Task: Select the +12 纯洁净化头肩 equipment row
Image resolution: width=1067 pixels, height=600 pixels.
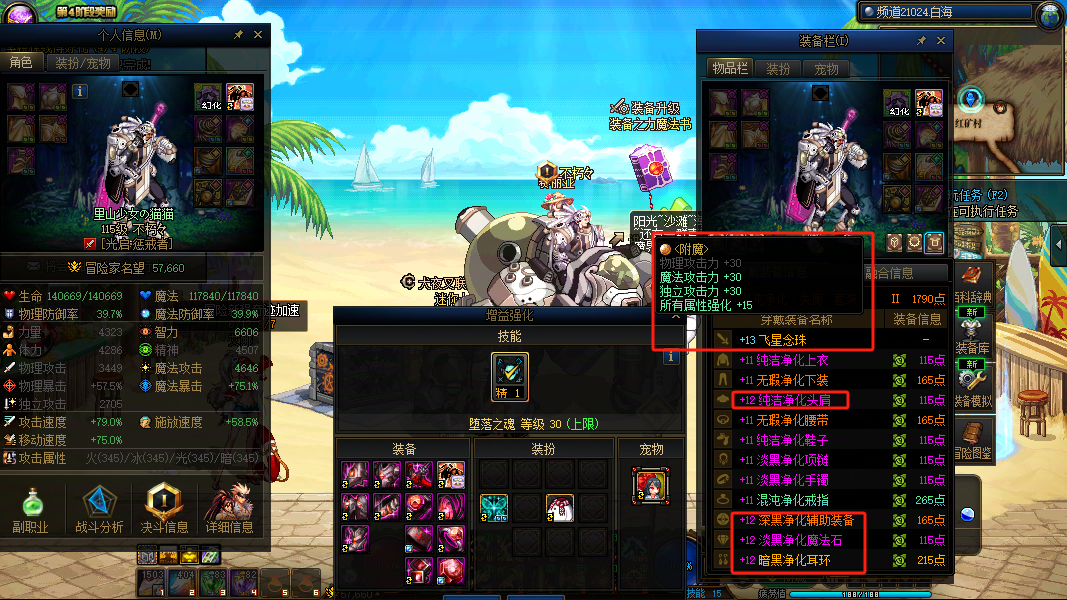Action: coord(790,400)
